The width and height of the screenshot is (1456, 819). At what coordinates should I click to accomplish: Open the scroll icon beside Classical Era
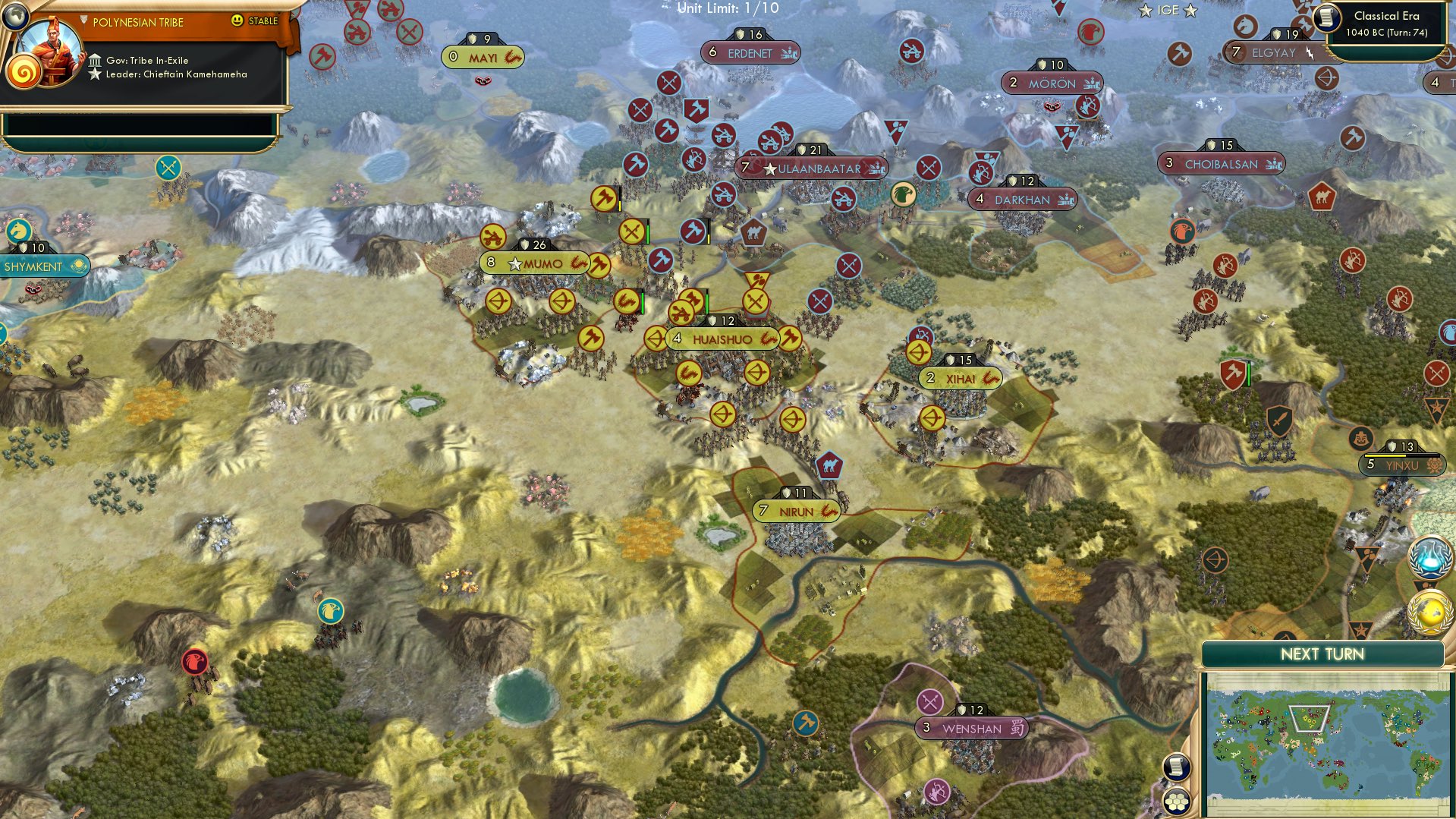click(x=1327, y=18)
